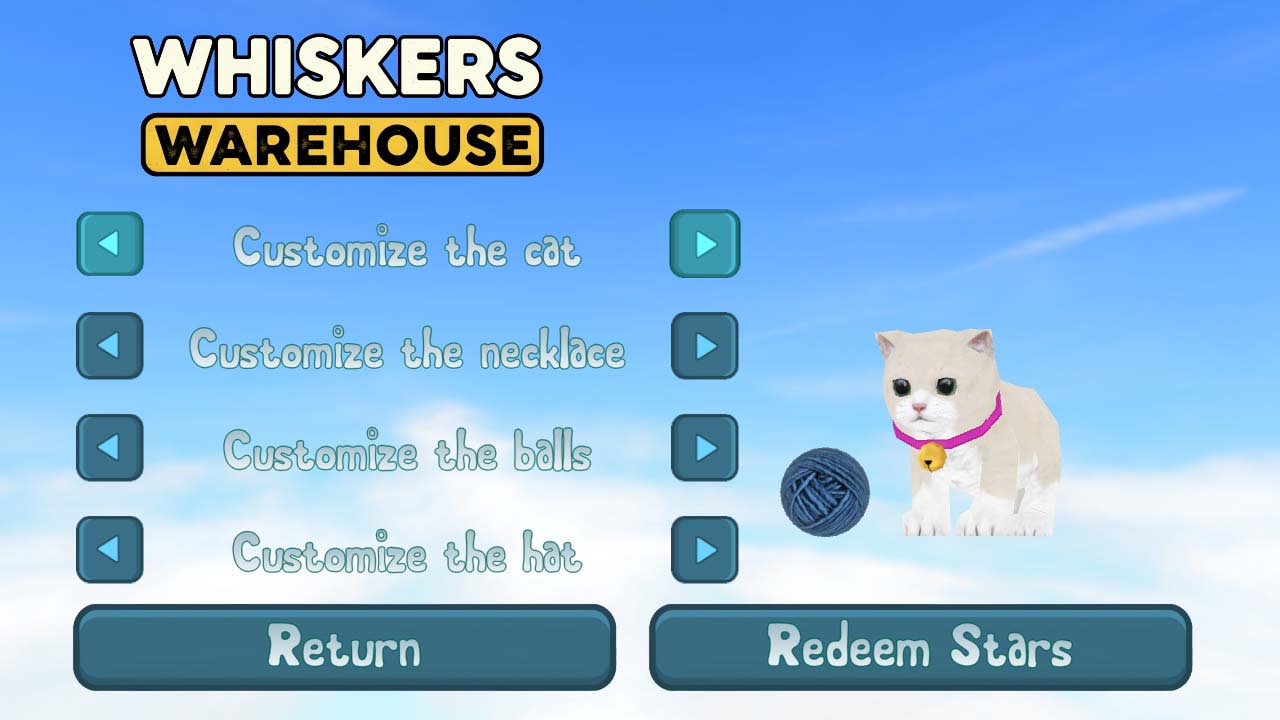The height and width of the screenshot is (720, 1280).
Task: Click the Whiskers Warehouse title logo
Action: click(x=340, y=100)
